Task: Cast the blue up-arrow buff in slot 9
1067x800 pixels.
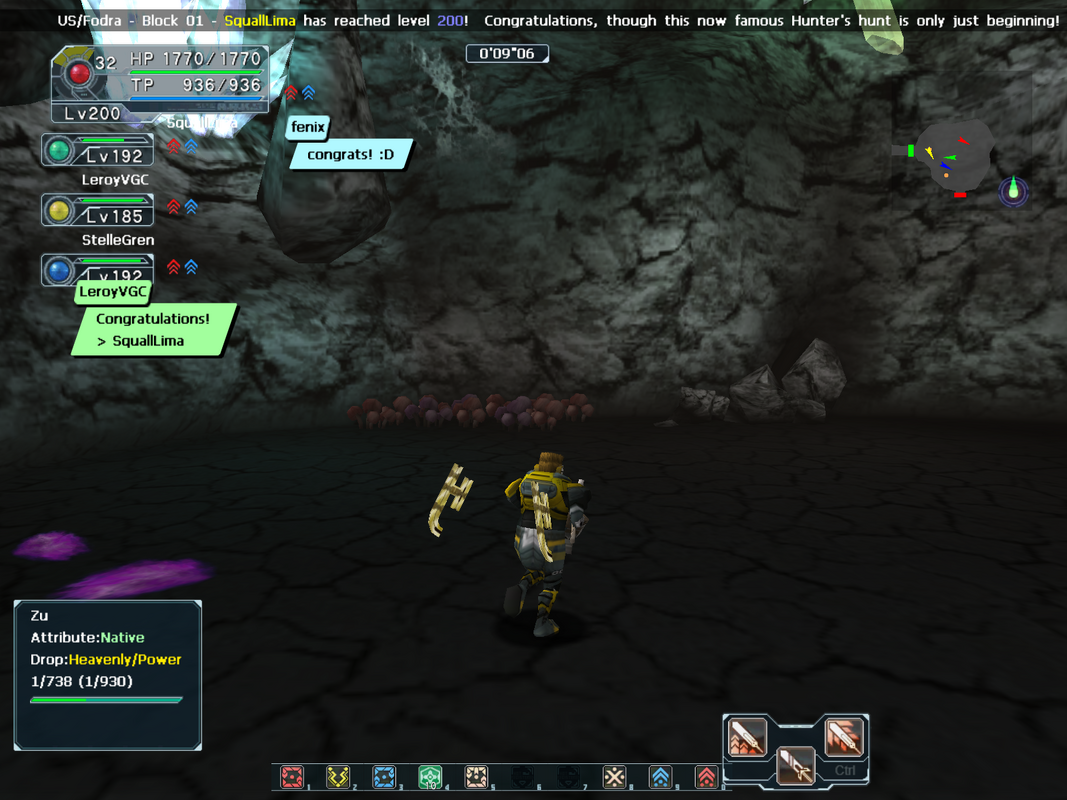Action: pos(660,777)
